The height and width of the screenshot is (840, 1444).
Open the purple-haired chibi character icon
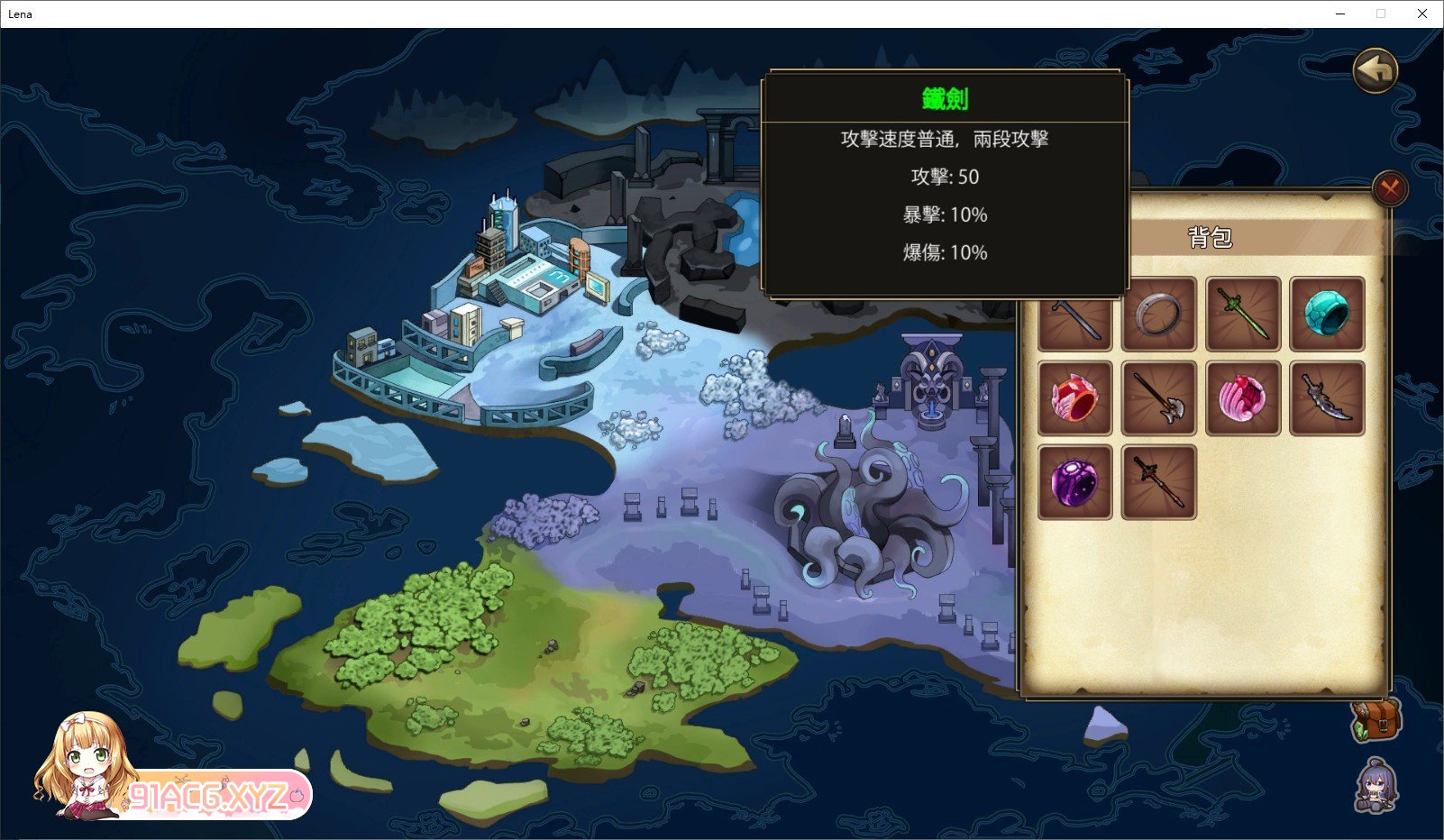1375,784
